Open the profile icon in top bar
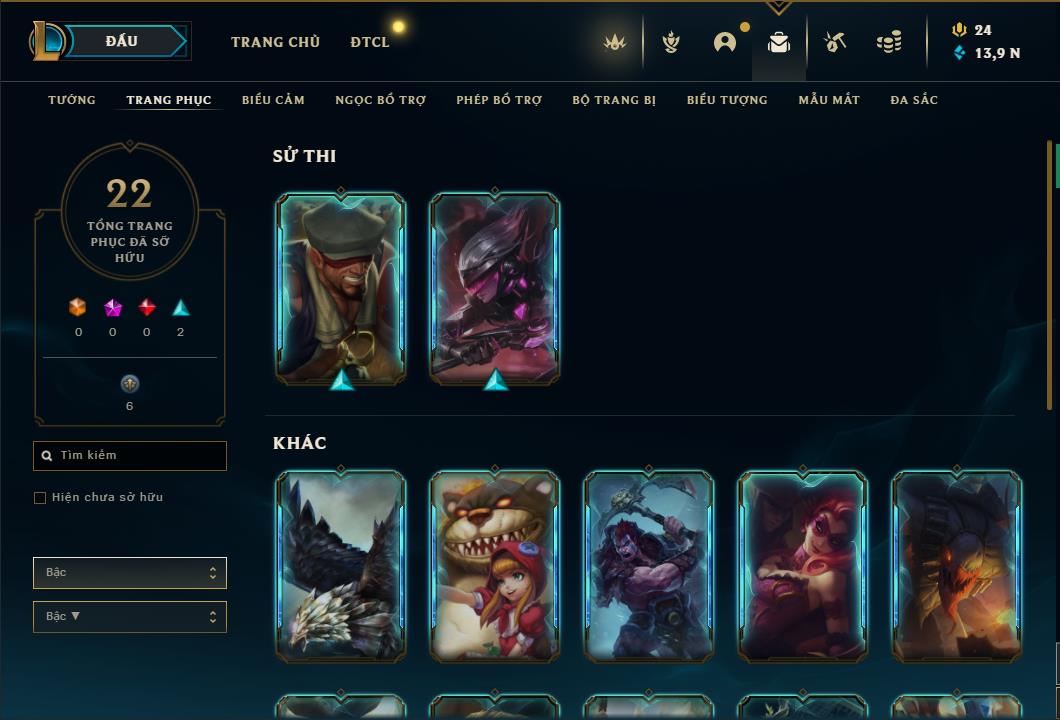This screenshot has width=1060, height=720. (x=725, y=42)
